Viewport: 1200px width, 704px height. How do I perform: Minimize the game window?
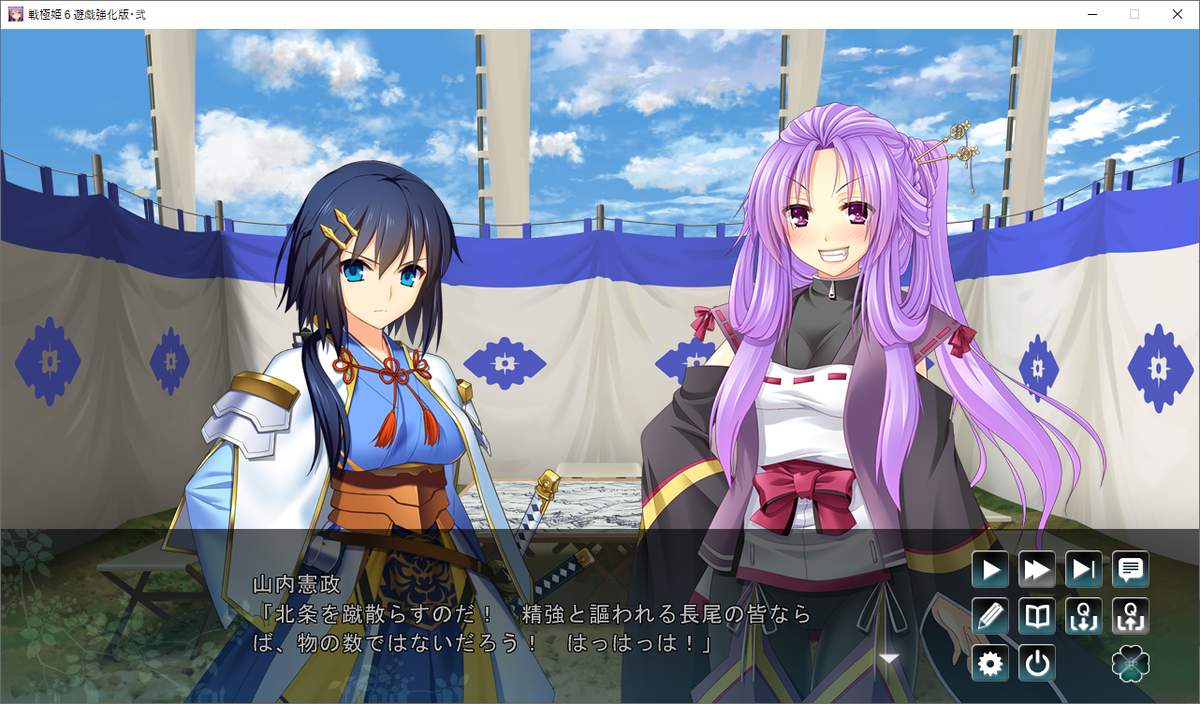[x=1088, y=14]
